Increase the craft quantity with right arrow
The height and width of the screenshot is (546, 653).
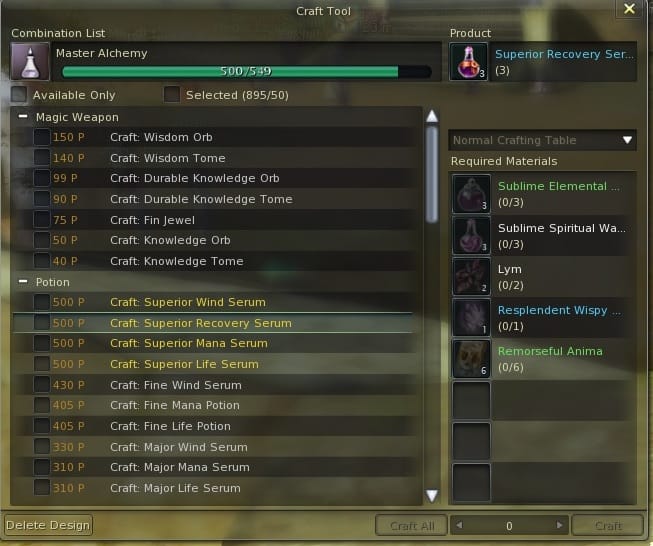[x=561, y=525]
